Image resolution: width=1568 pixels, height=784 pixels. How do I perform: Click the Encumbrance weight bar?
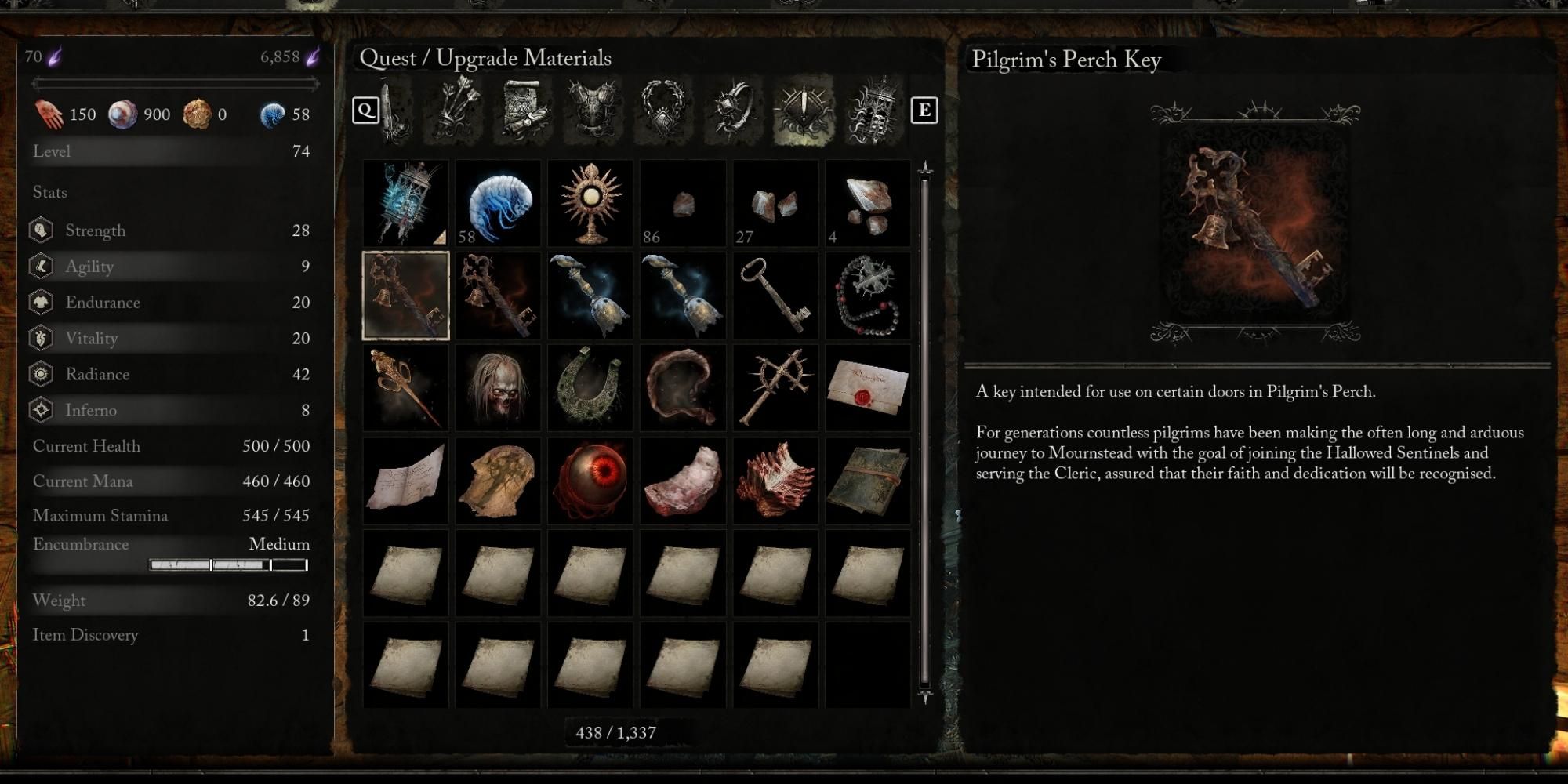[227, 563]
